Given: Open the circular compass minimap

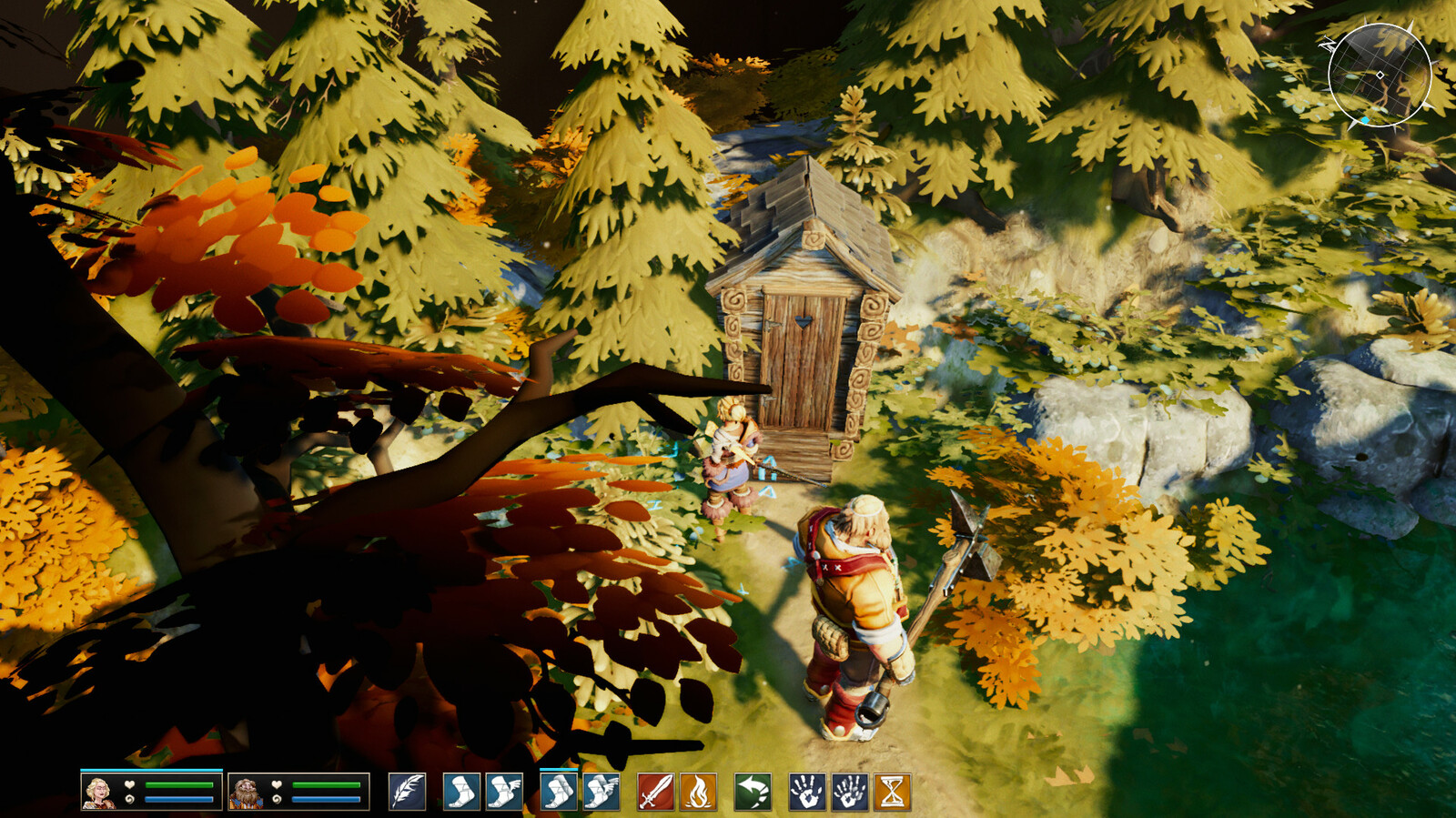Looking at the screenshot, I should (x=1379, y=75).
